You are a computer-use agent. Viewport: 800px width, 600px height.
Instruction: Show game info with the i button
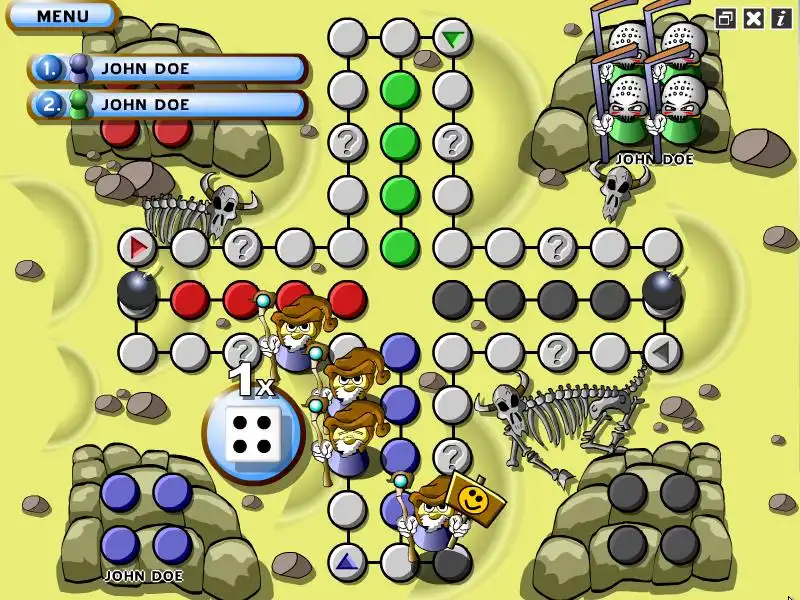pos(780,18)
